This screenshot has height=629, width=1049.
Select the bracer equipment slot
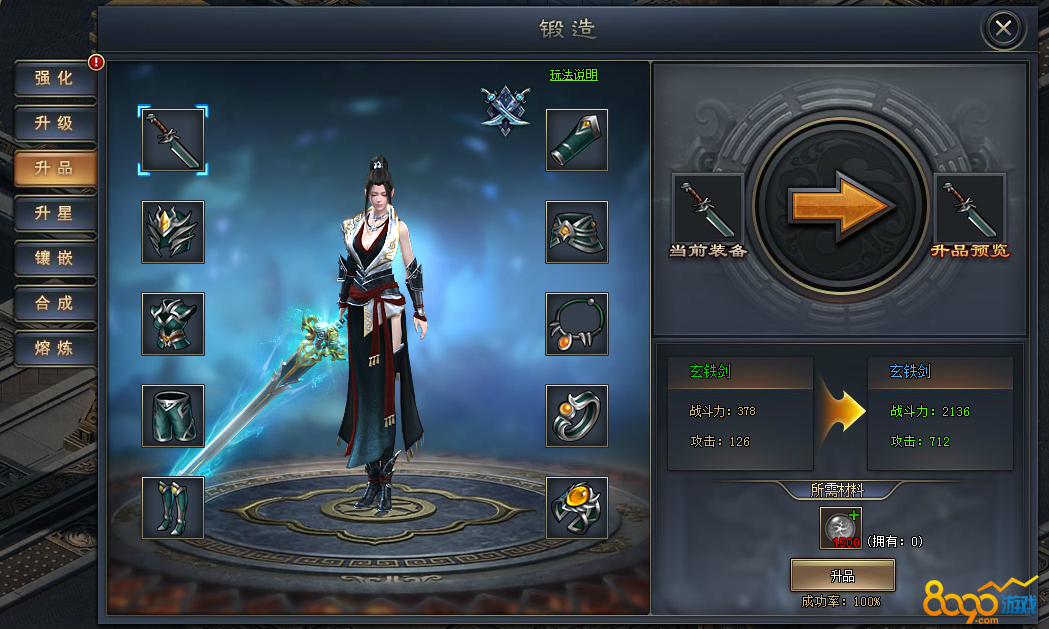pos(577,140)
